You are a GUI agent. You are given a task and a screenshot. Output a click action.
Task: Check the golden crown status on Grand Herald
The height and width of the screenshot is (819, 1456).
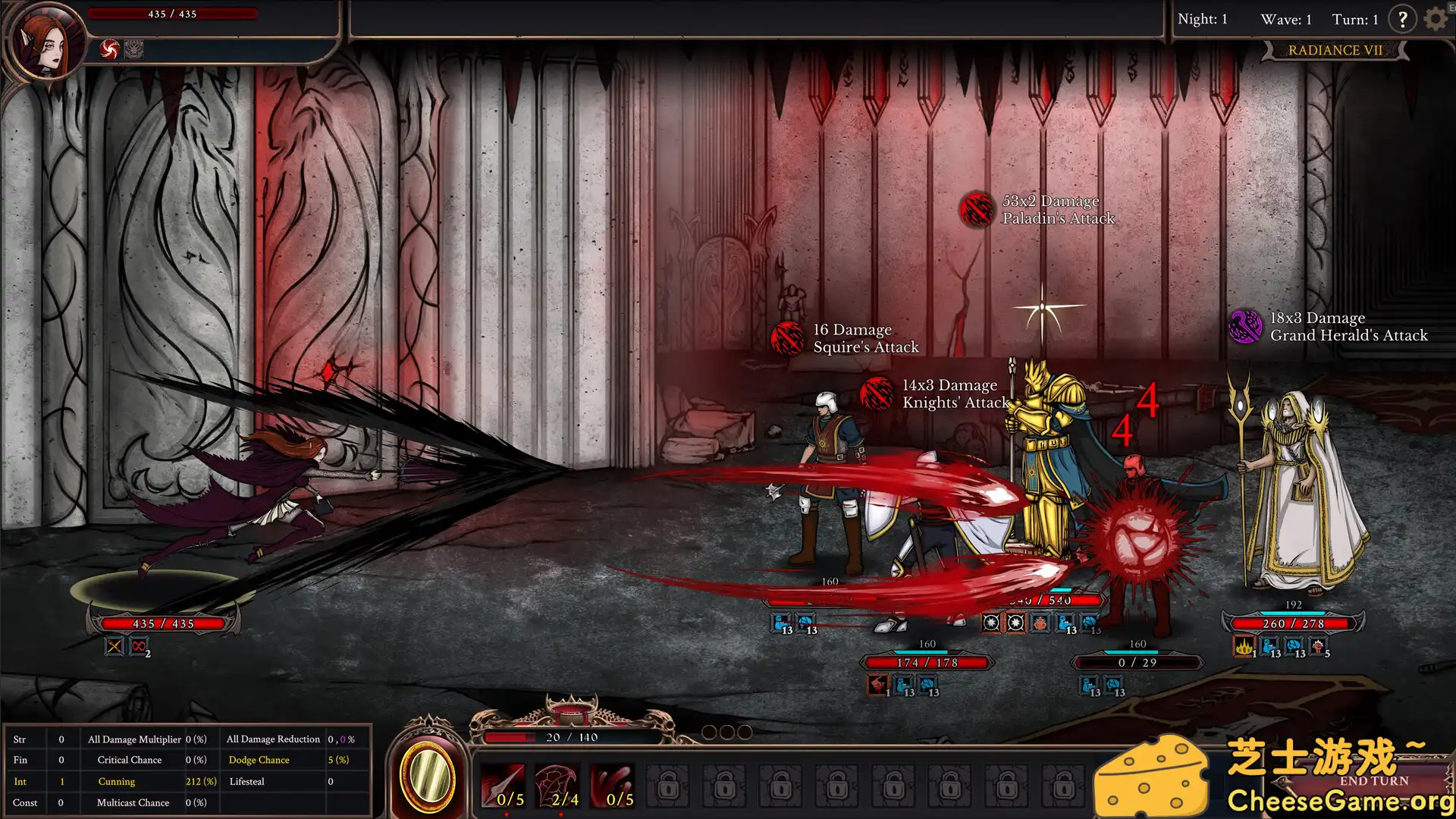pos(1244,648)
